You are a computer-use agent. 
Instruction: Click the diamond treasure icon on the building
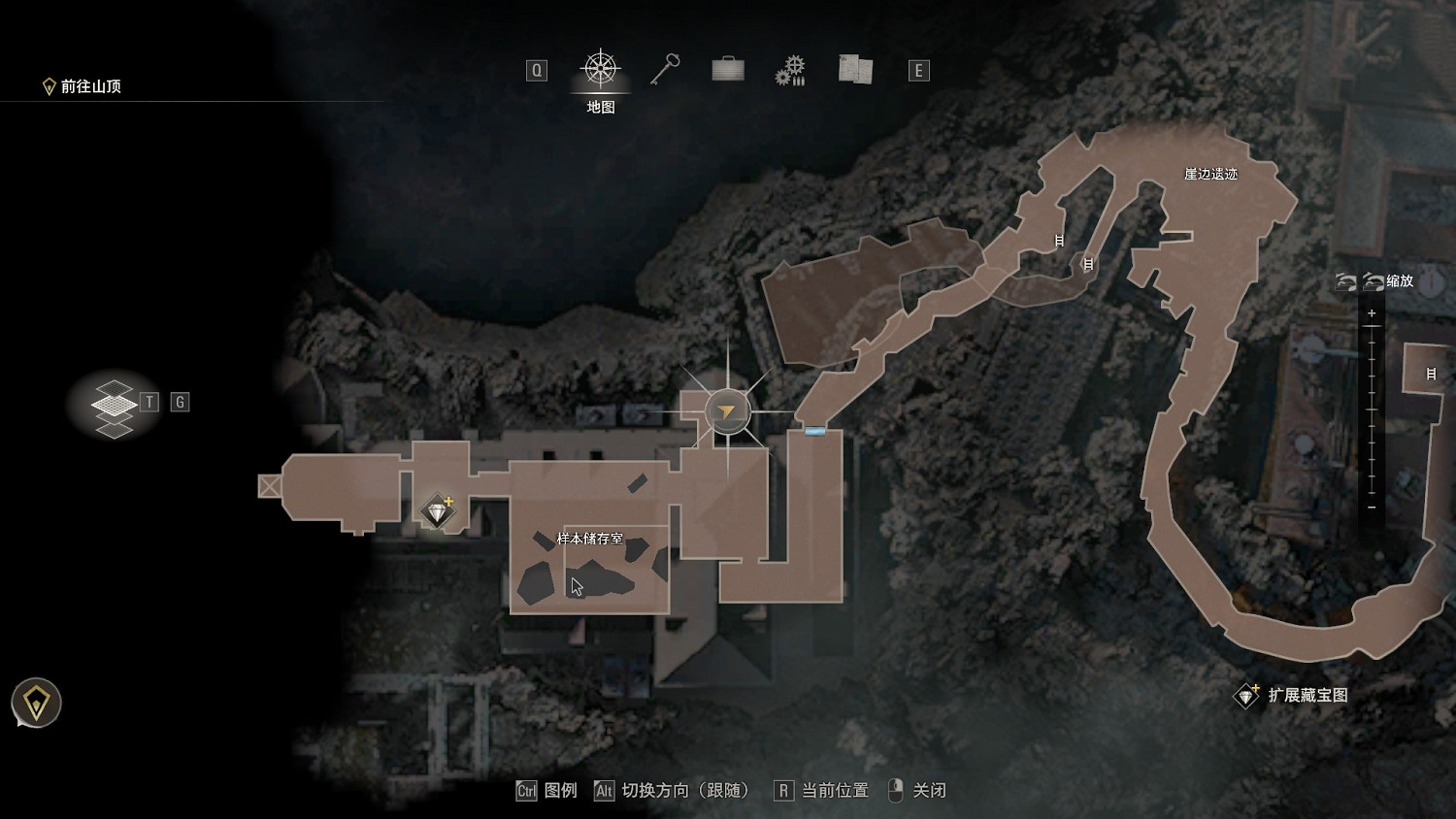coord(438,508)
